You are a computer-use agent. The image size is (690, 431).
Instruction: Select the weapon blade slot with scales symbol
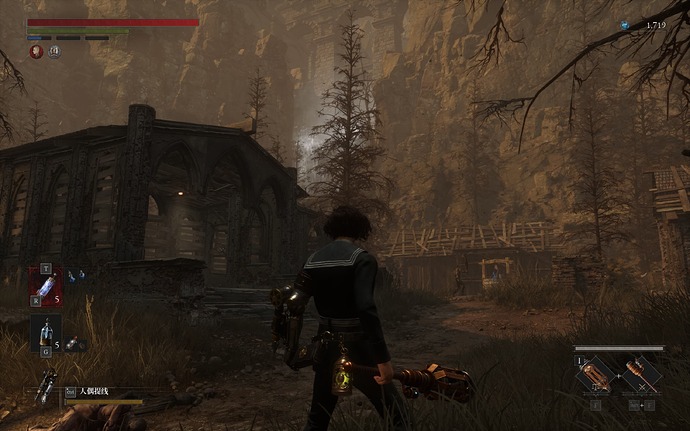tap(596, 377)
